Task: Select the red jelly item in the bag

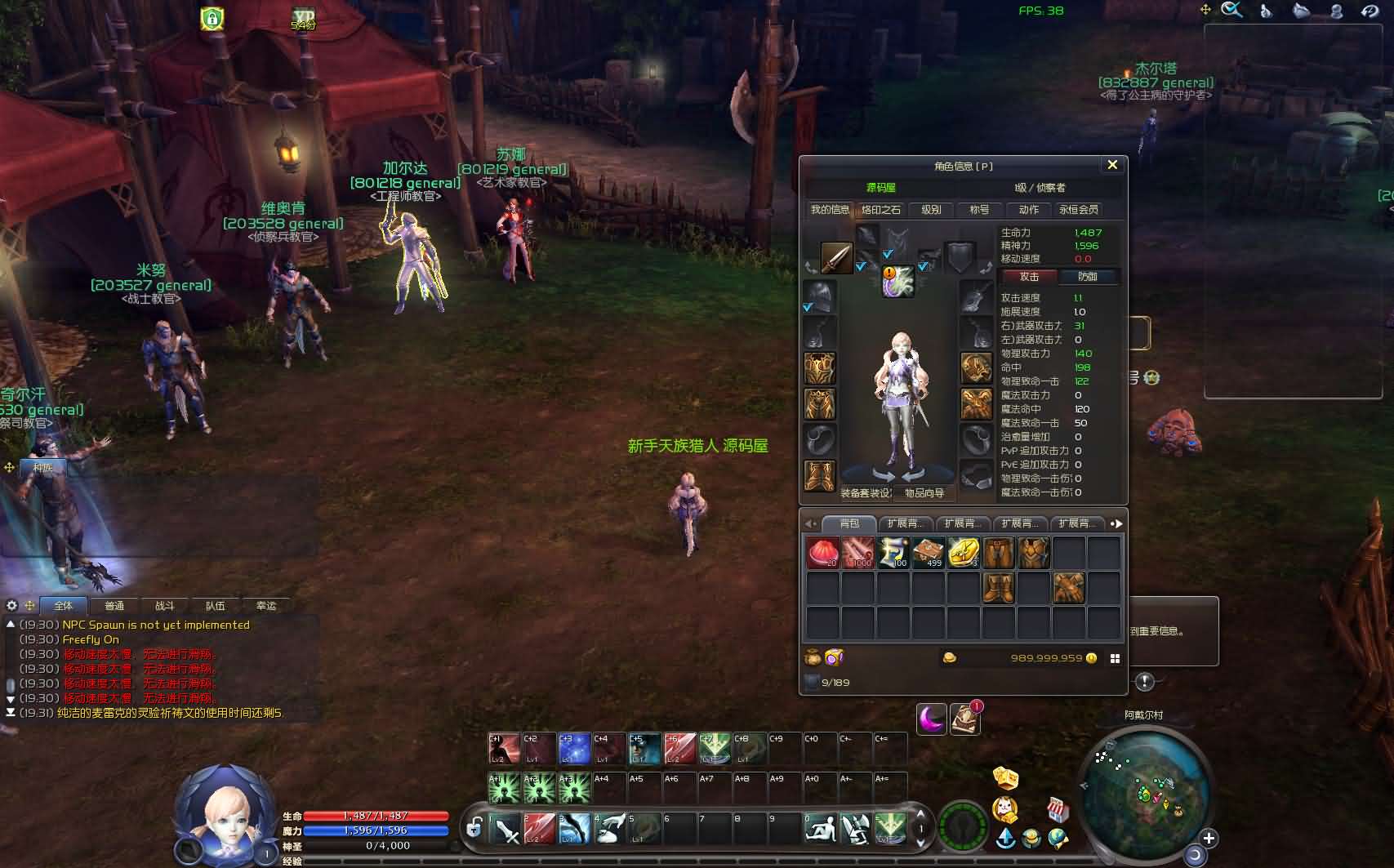Action: 822,553
